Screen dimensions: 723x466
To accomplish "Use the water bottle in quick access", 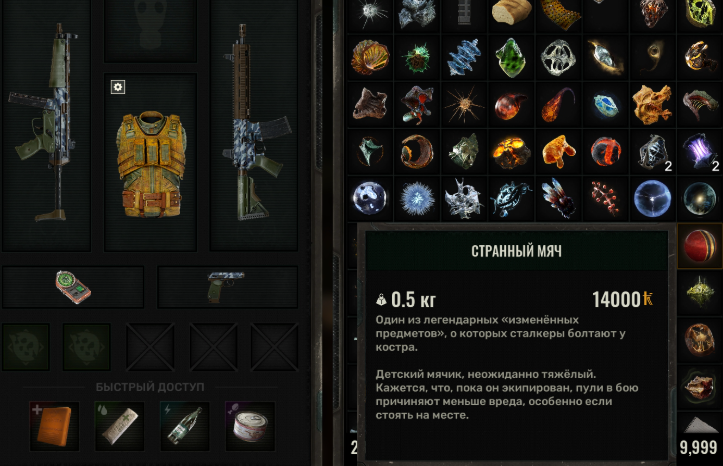I will (x=185, y=426).
